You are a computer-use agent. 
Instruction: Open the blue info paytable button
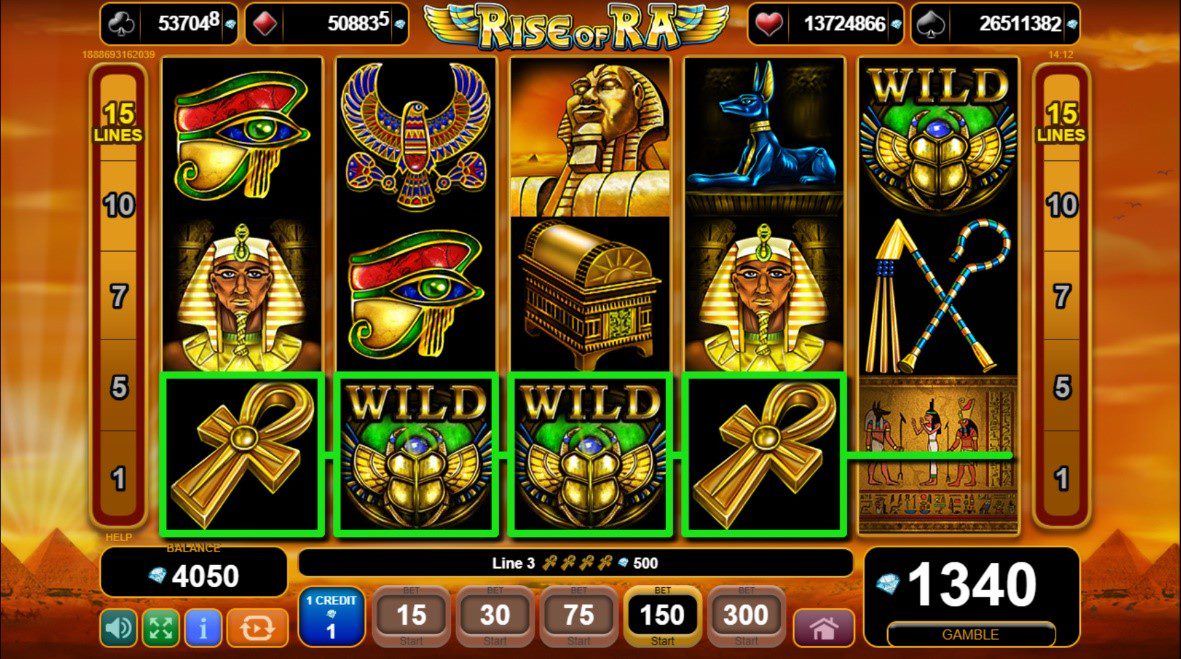tap(203, 628)
